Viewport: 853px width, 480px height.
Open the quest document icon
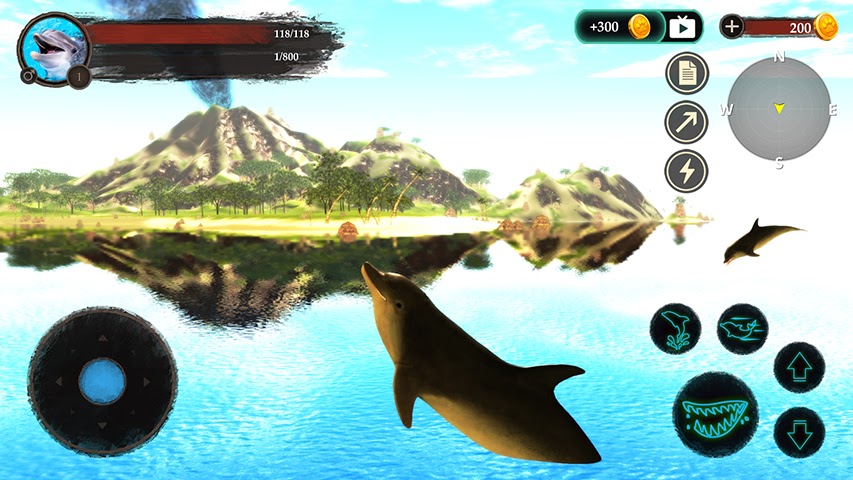point(687,73)
